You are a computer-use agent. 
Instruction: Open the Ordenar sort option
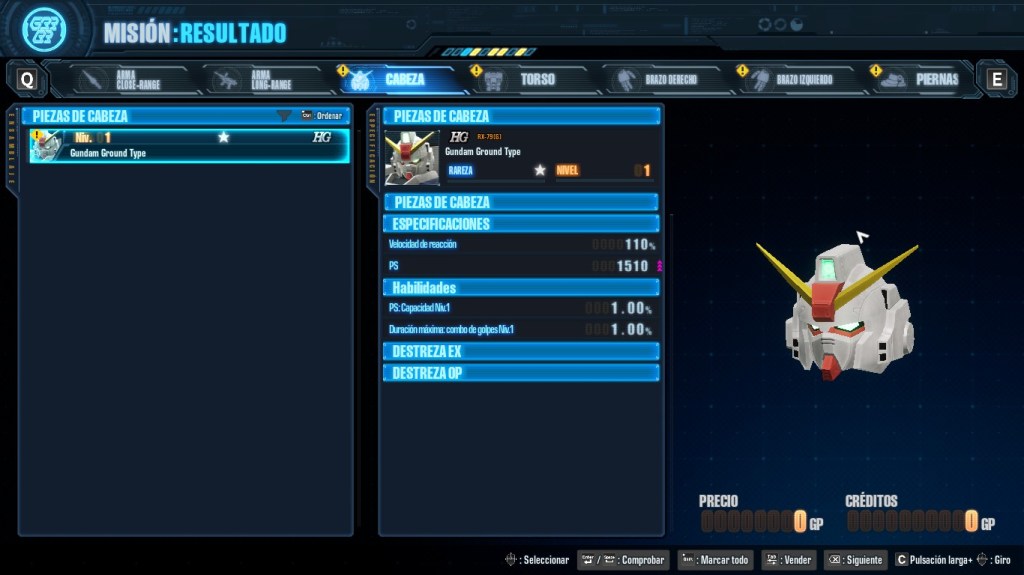pos(322,116)
